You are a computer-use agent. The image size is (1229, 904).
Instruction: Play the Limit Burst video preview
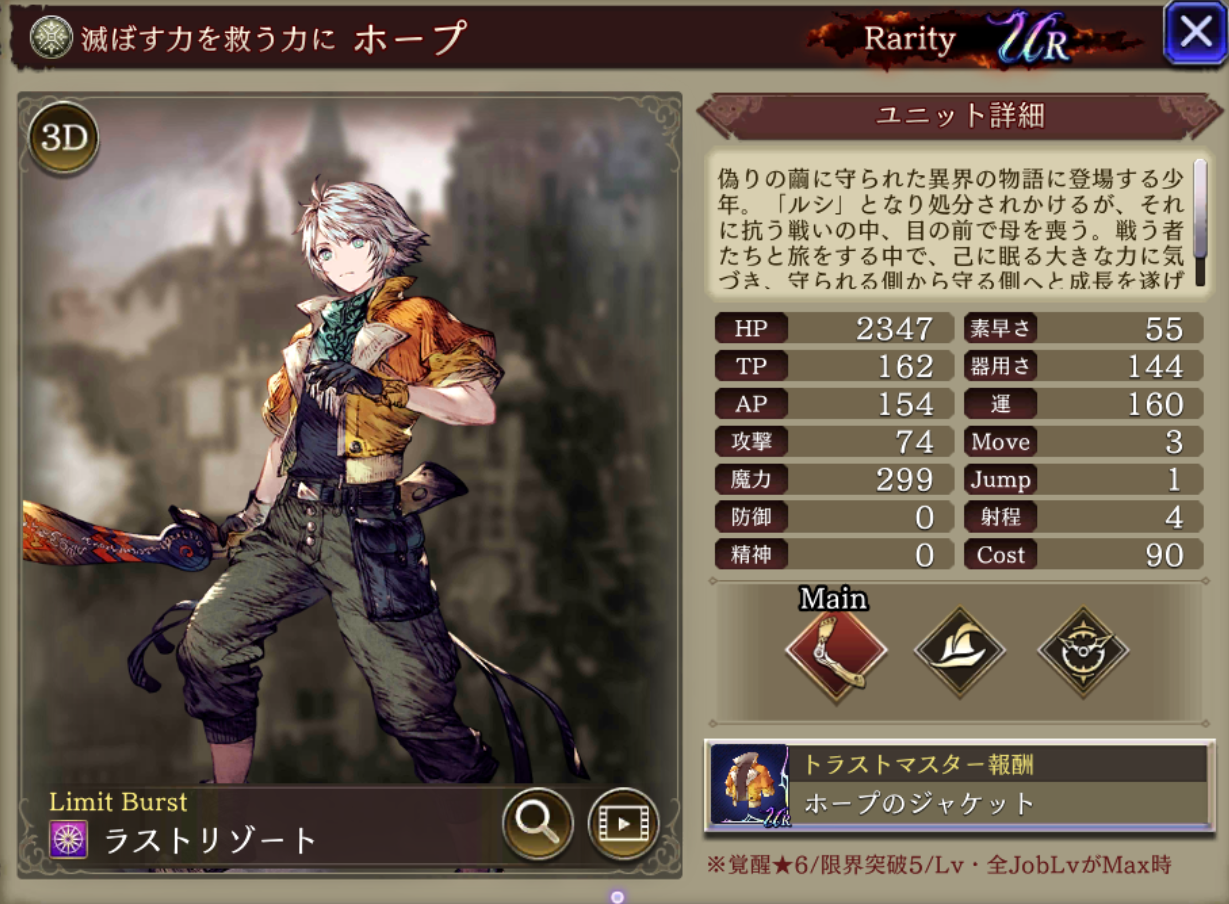(x=622, y=824)
